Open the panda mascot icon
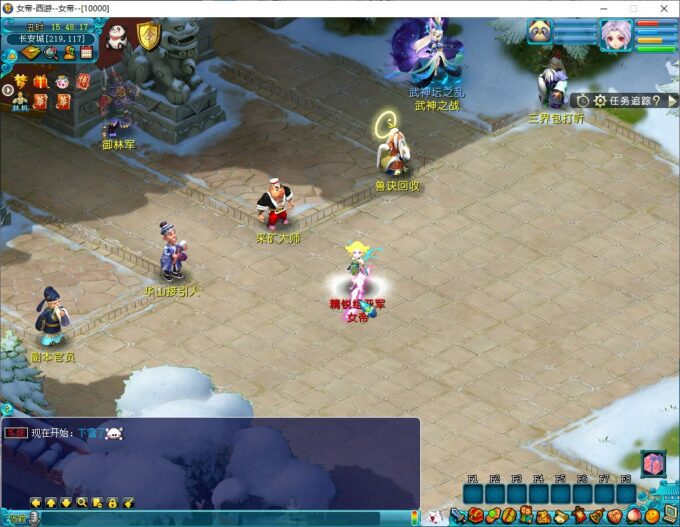This screenshot has width=680, height=527. tap(117, 37)
